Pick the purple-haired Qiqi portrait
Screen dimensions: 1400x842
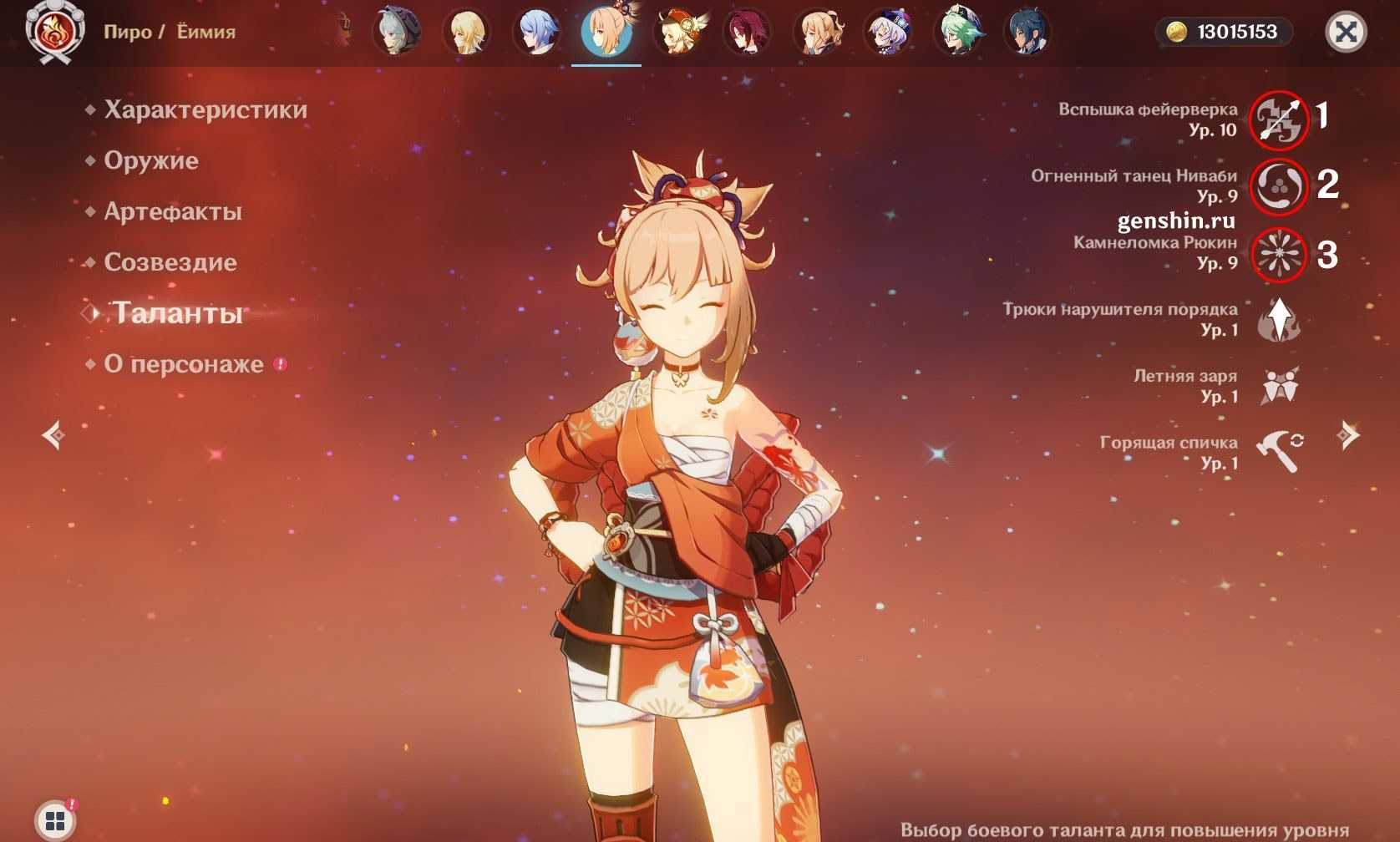(x=887, y=33)
